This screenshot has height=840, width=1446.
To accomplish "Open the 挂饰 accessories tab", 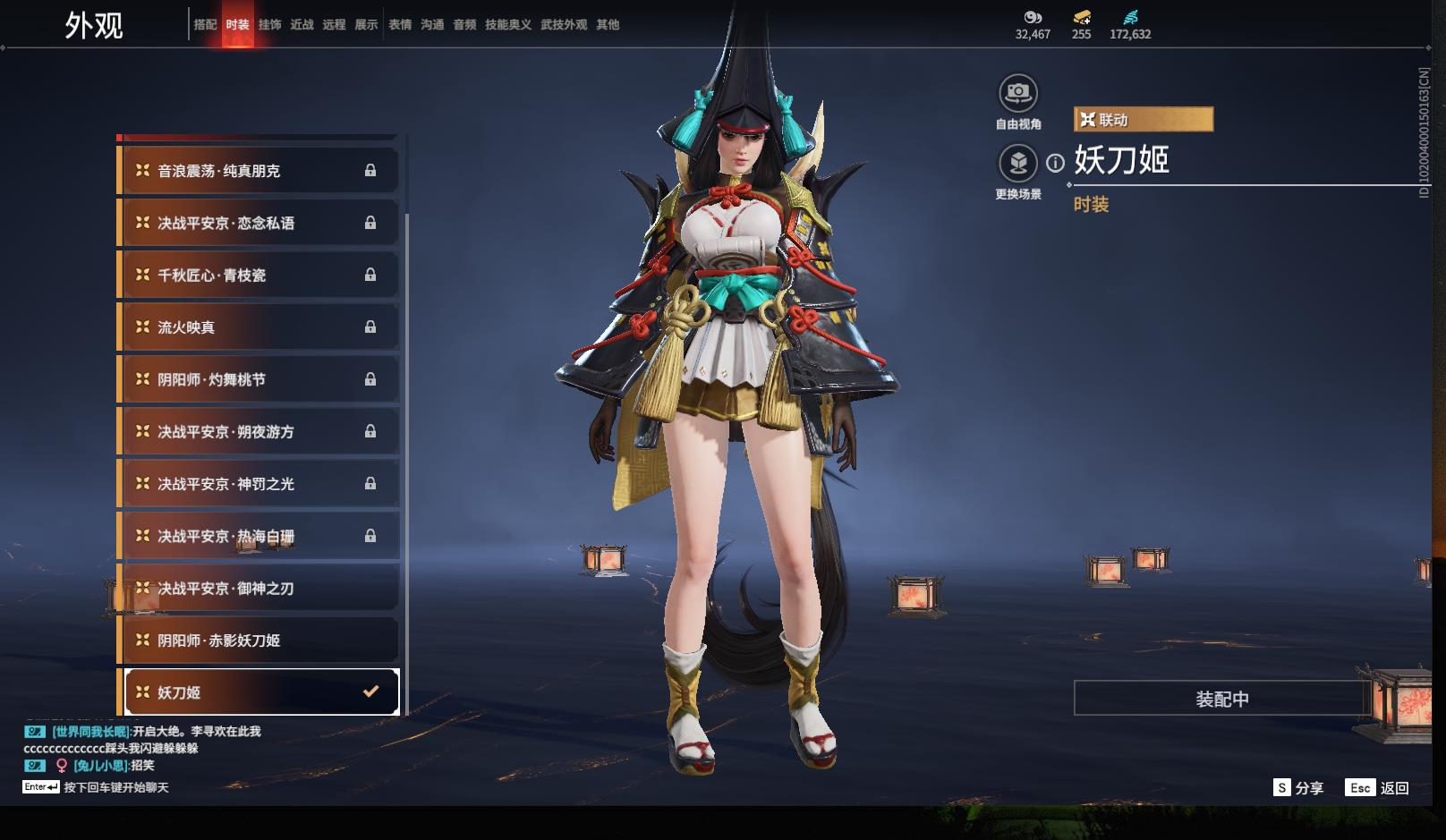I will pyautogui.click(x=269, y=25).
